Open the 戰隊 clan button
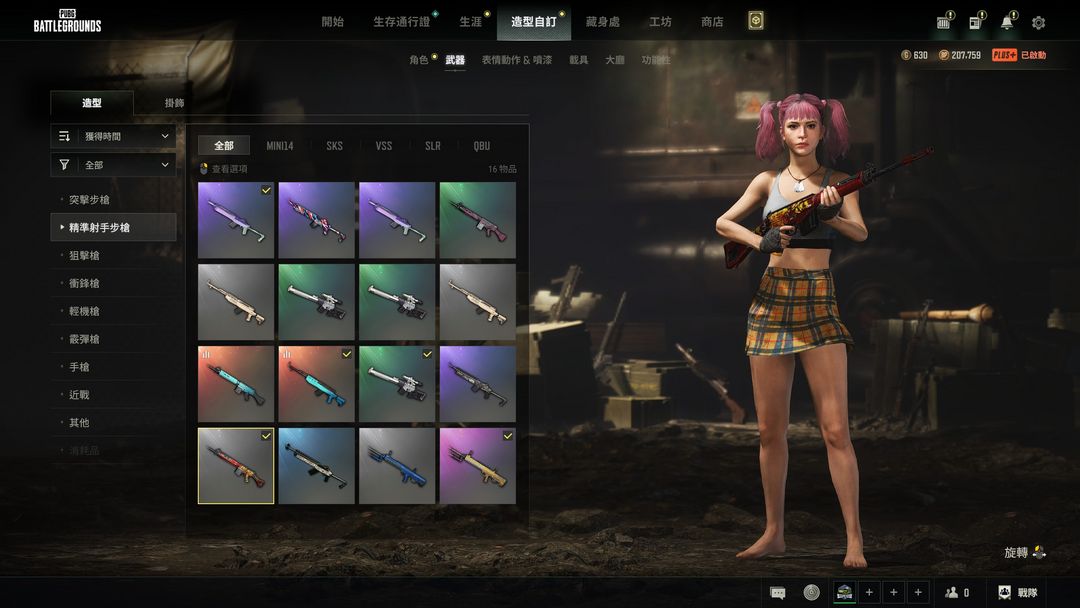 tap(1018, 593)
